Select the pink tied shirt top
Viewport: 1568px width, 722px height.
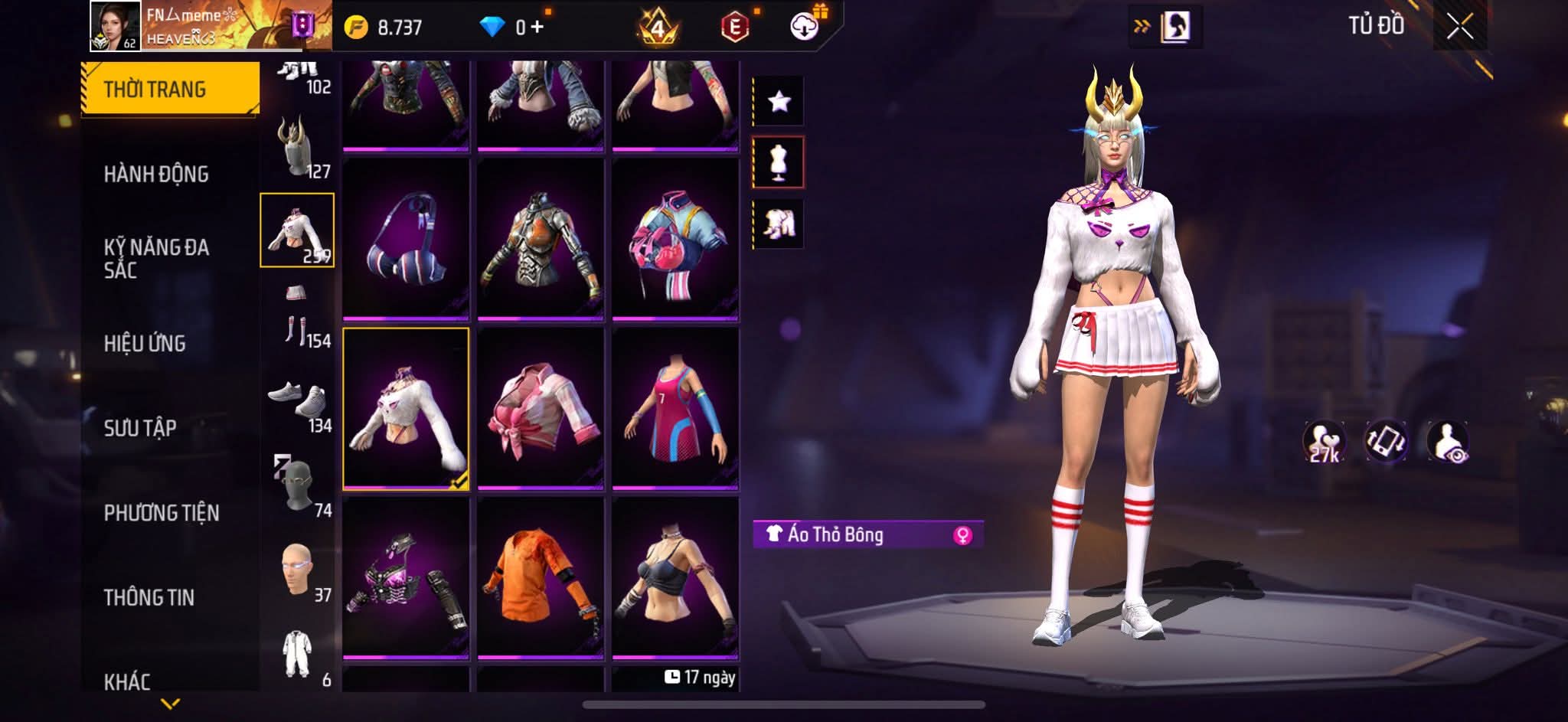pyautogui.click(x=540, y=408)
